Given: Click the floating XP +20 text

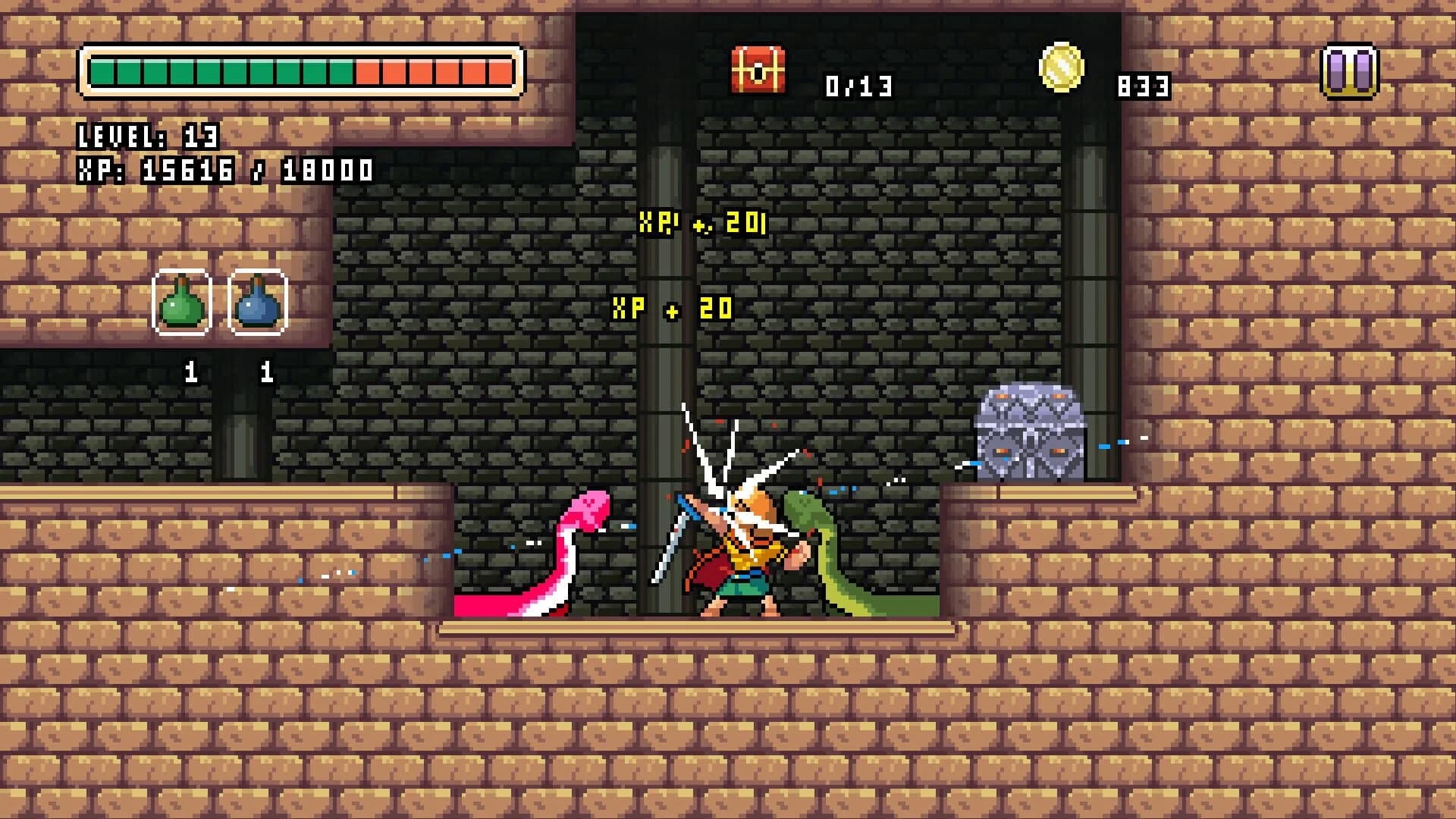Looking at the screenshot, I should point(671,306).
